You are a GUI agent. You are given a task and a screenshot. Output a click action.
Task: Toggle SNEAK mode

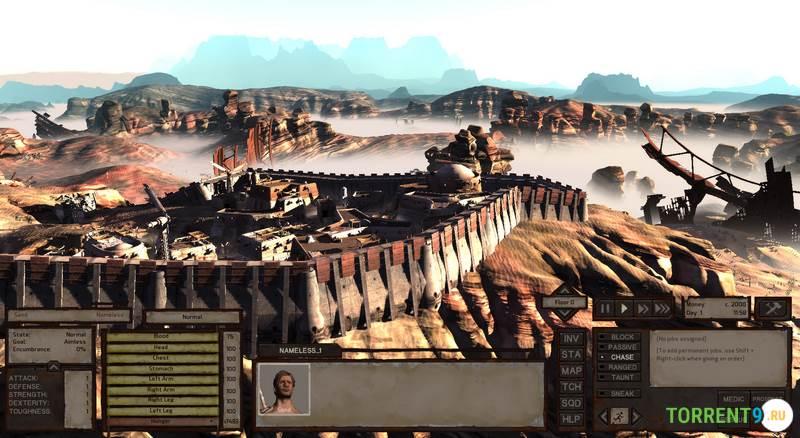click(621, 394)
